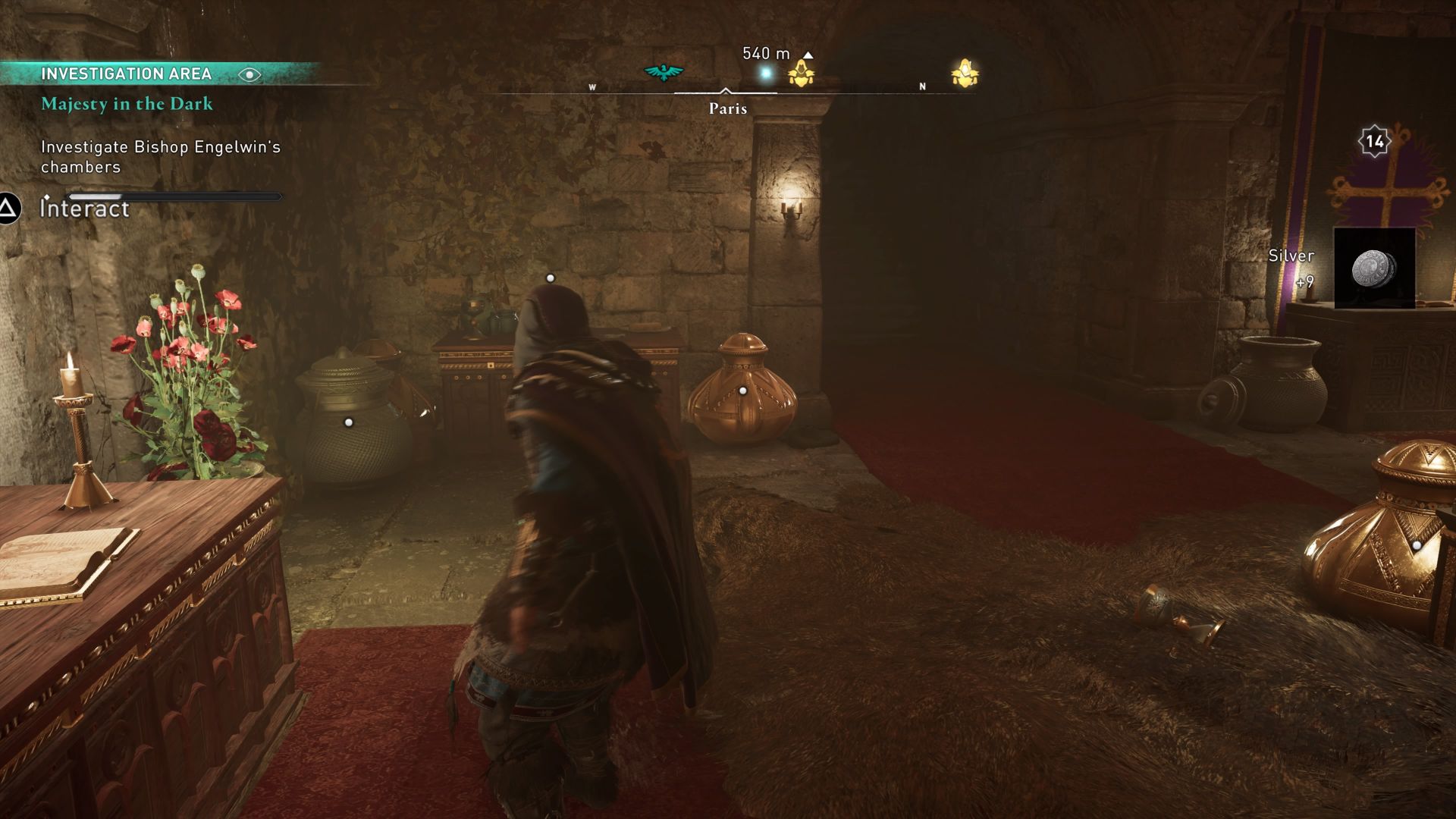
Task: Select the teal raven icon on the compass
Action: pyautogui.click(x=663, y=71)
